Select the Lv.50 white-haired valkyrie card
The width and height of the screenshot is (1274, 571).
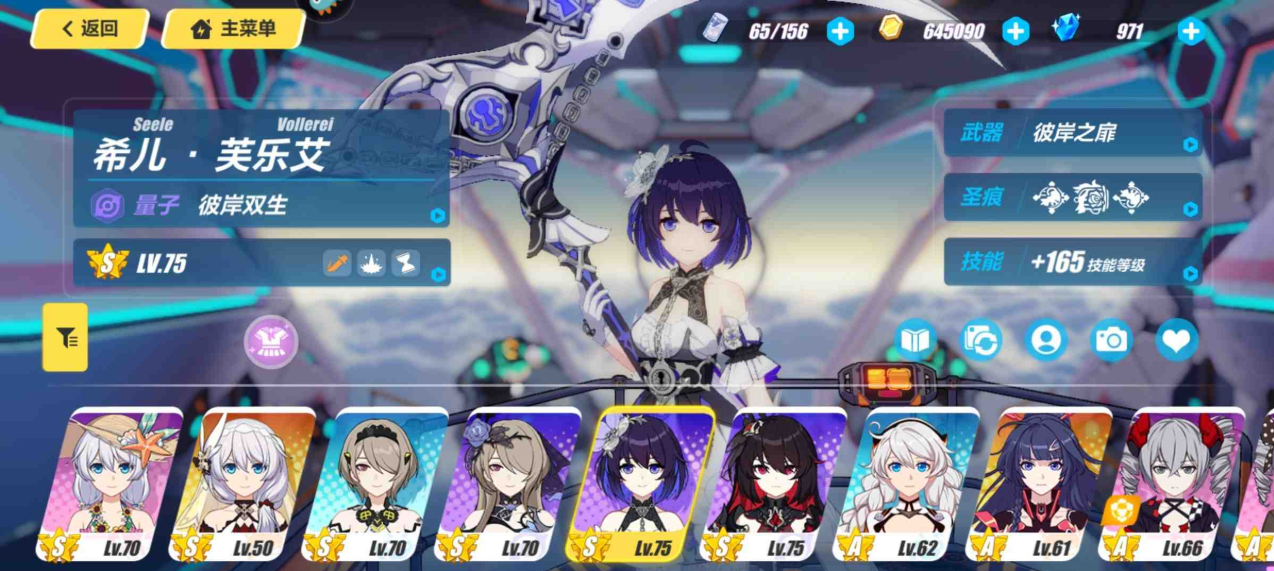(x=244, y=485)
